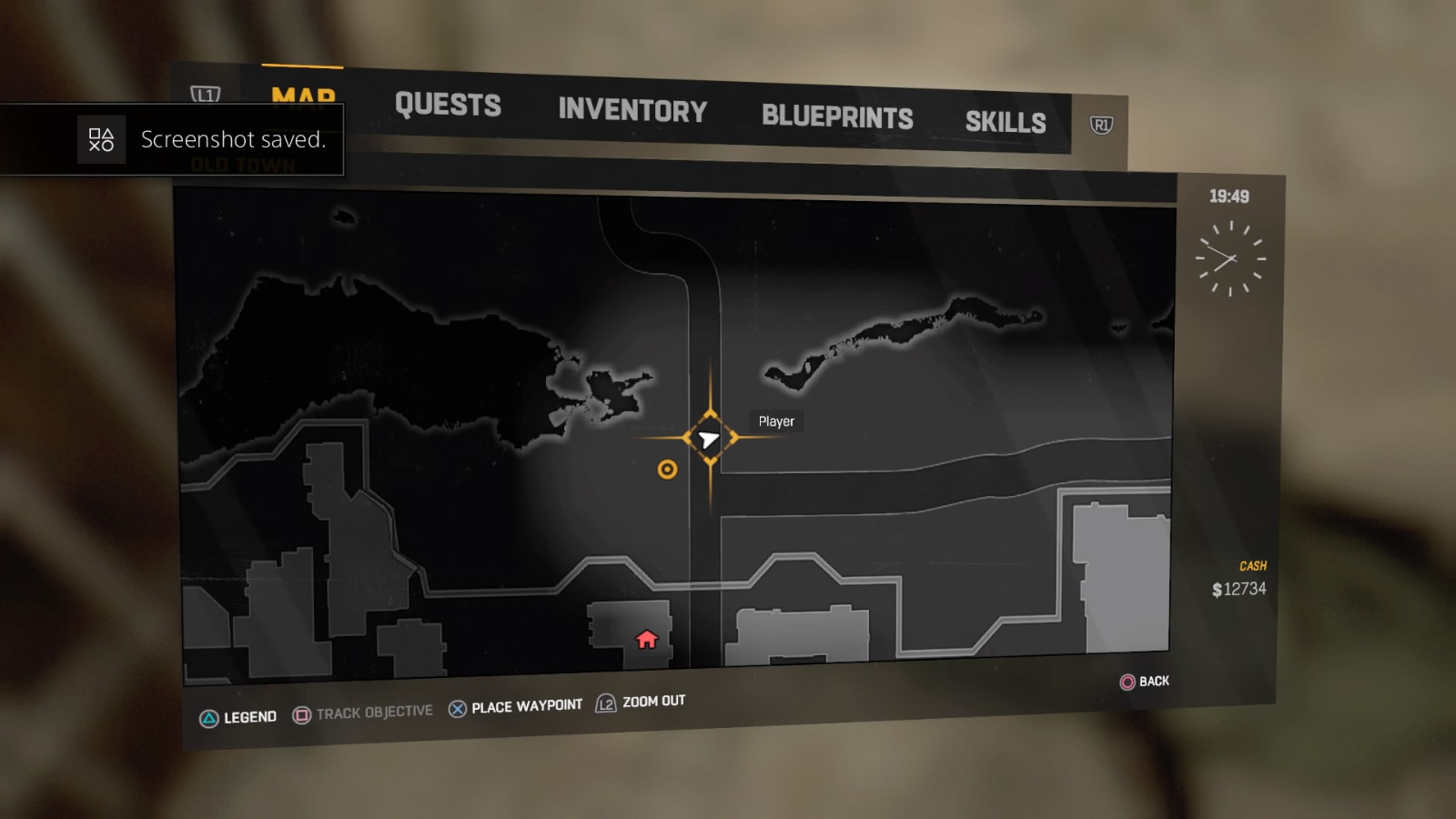
Task: Click the Back button
Action: 1149,682
